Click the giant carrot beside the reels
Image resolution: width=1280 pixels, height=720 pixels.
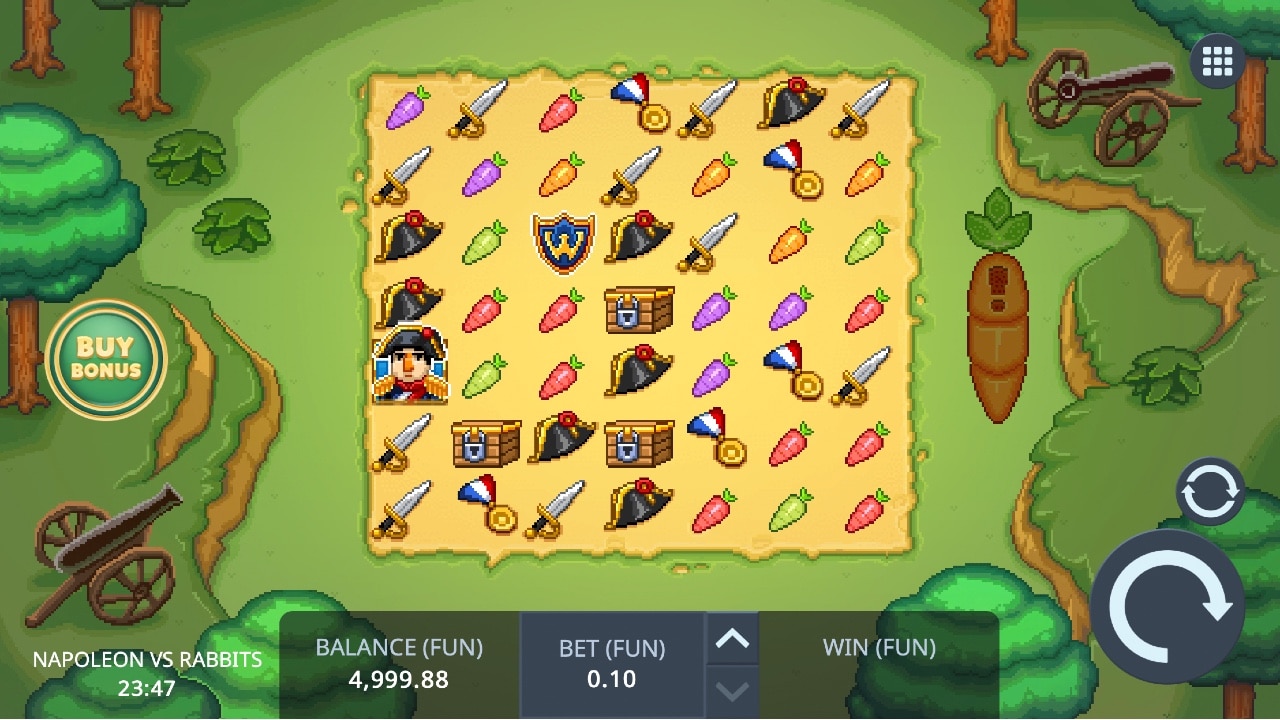tap(996, 320)
